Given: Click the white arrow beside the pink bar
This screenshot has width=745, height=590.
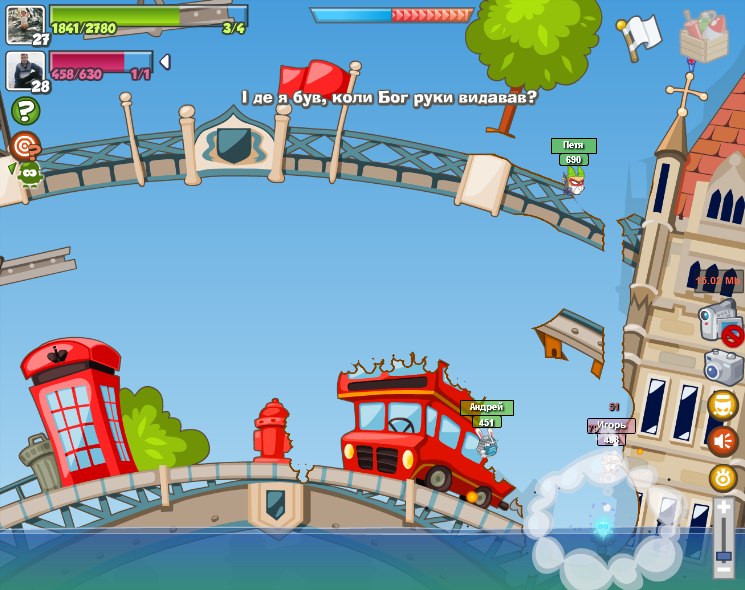Looking at the screenshot, I should 165,62.
